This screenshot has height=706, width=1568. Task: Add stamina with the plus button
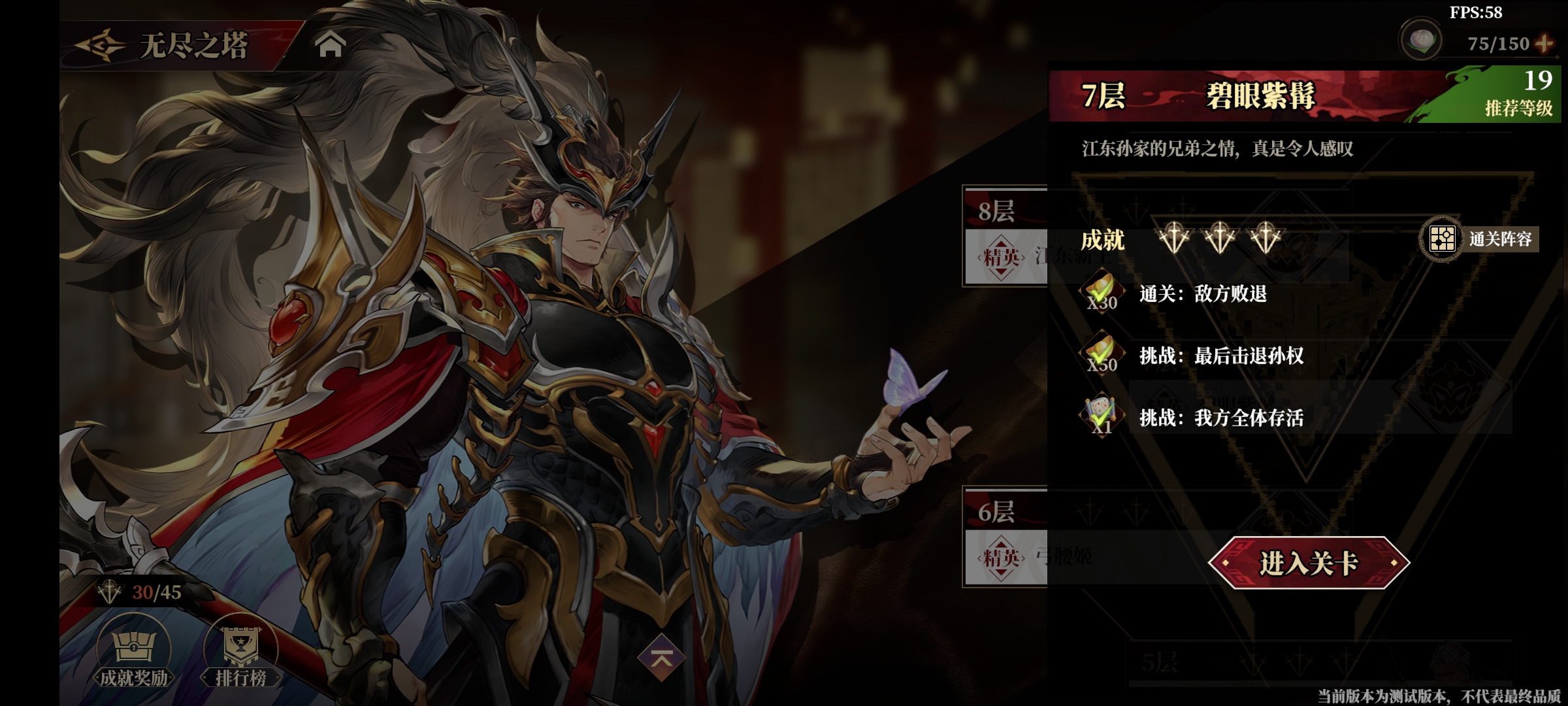1544,44
